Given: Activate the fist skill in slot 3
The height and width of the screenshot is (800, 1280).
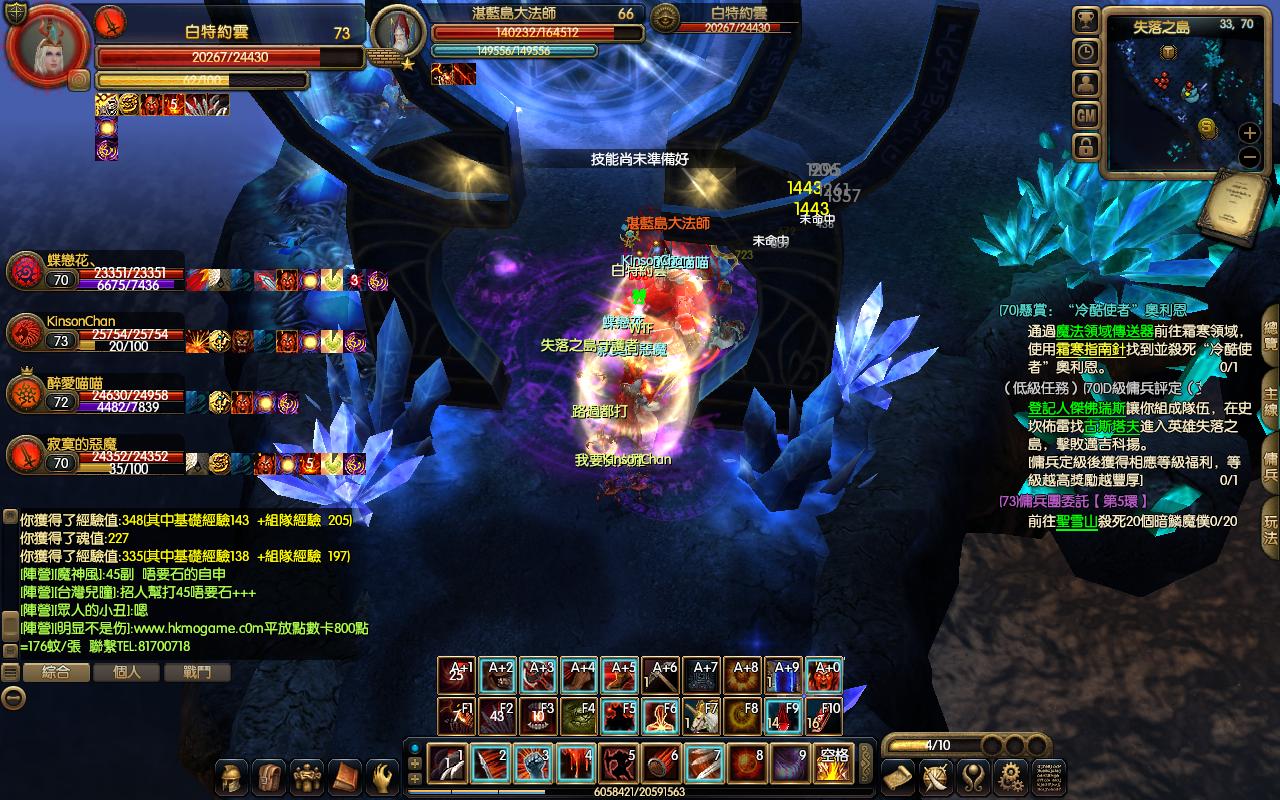Looking at the screenshot, I should pos(533,765).
